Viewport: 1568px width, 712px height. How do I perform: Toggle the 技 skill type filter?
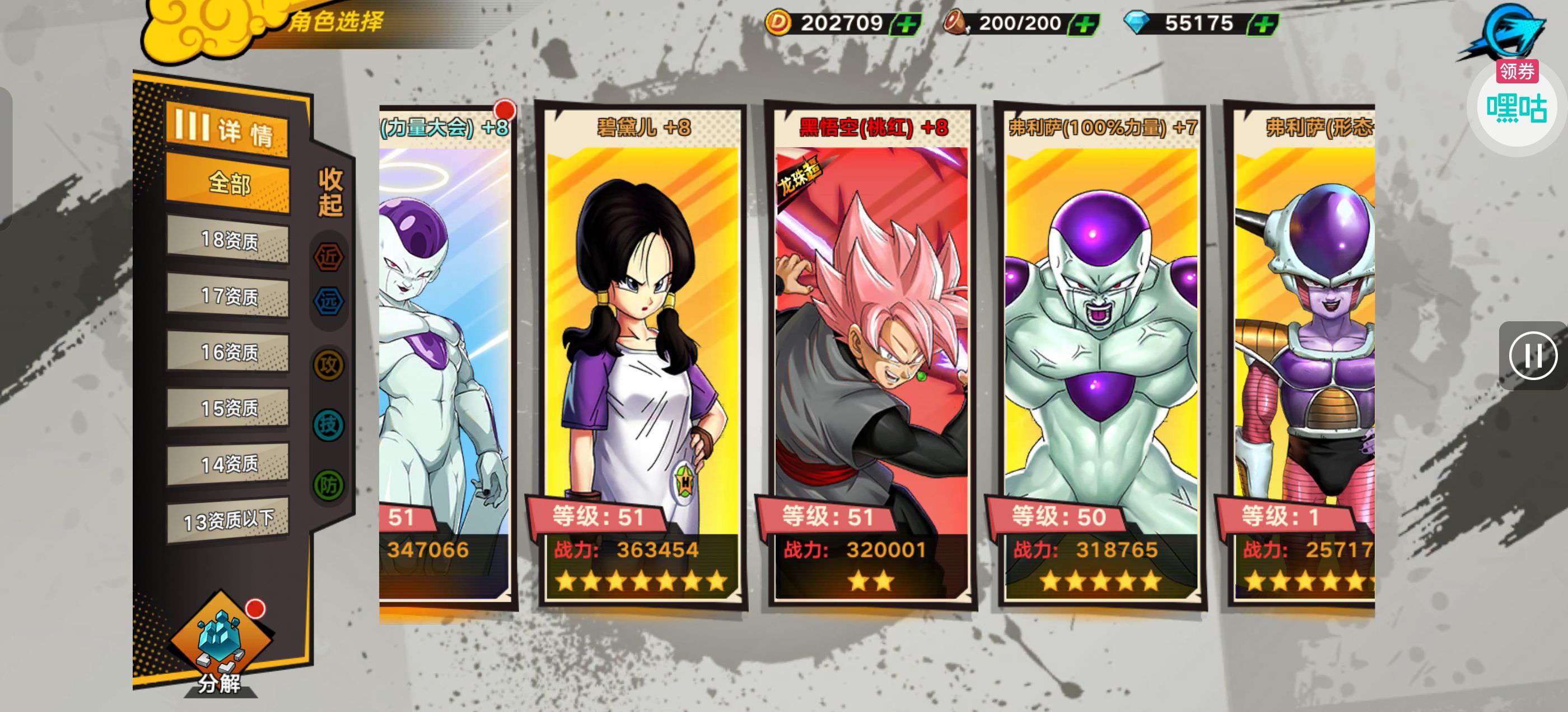tap(329, 425)
